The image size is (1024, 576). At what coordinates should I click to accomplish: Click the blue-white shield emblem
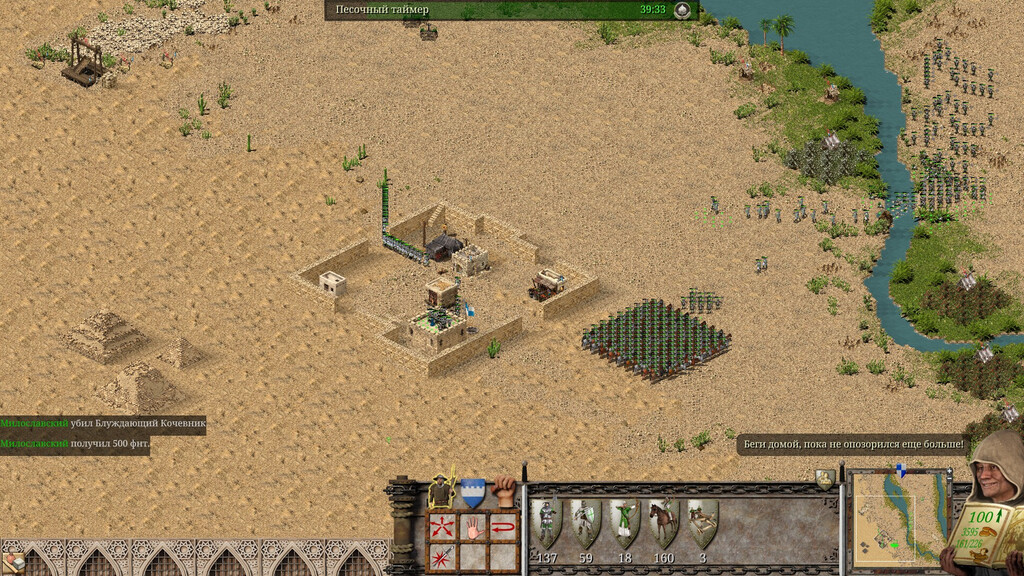(473, 492)
